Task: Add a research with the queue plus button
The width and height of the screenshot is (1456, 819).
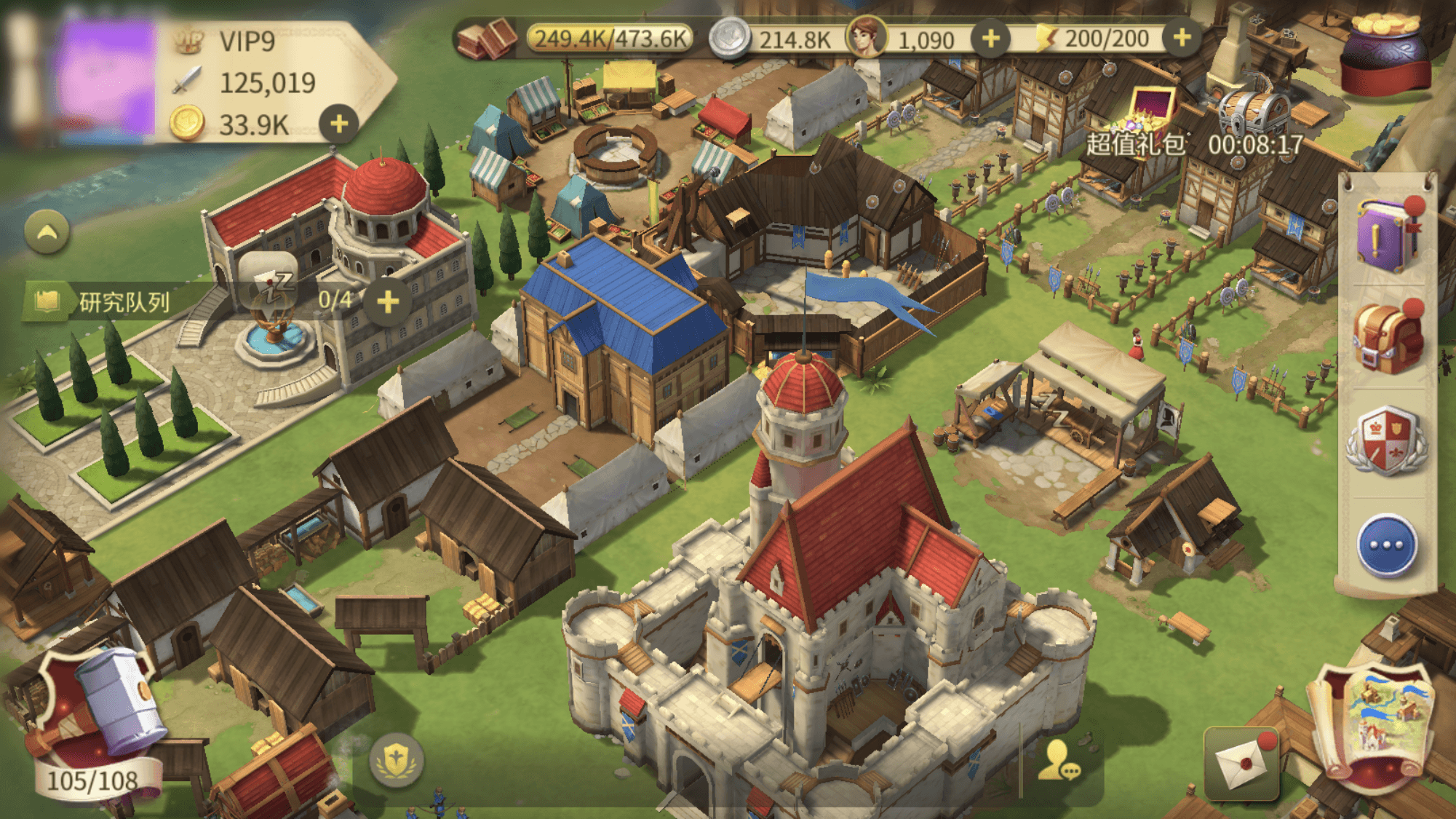Action: point(388,301)
